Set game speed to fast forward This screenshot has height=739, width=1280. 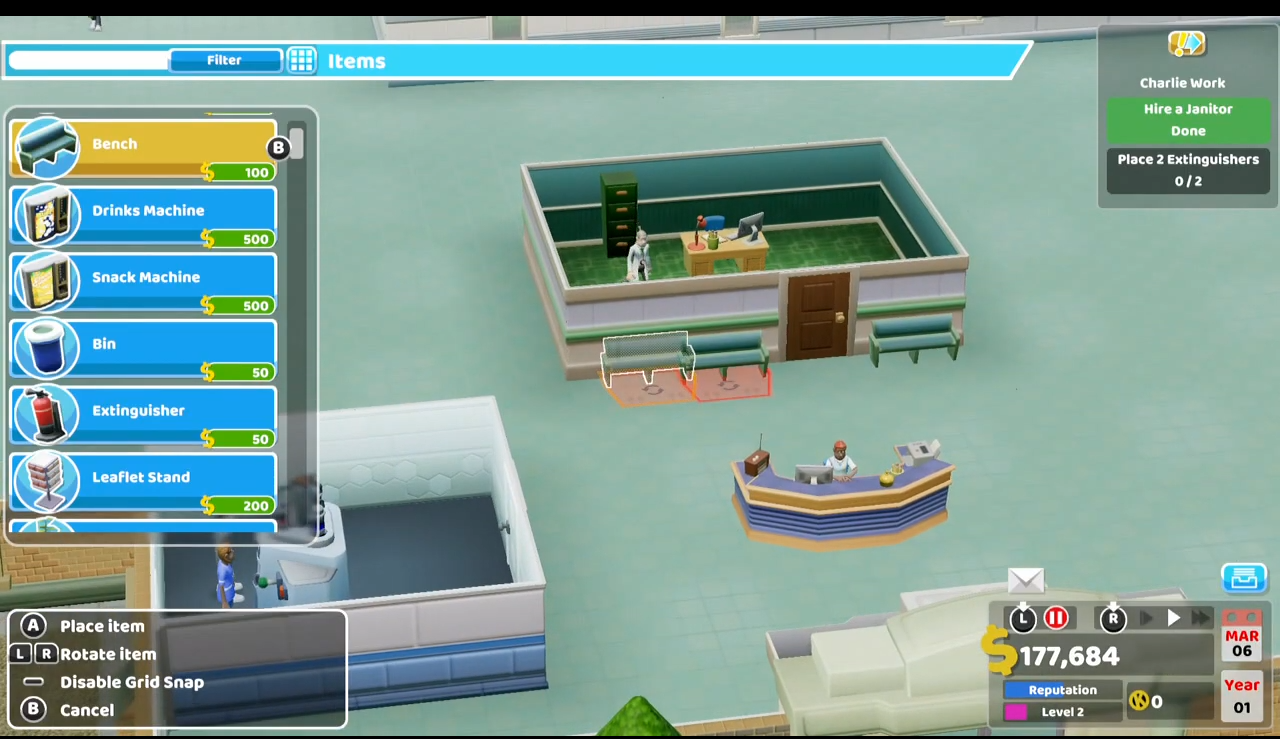point(1201,619)
